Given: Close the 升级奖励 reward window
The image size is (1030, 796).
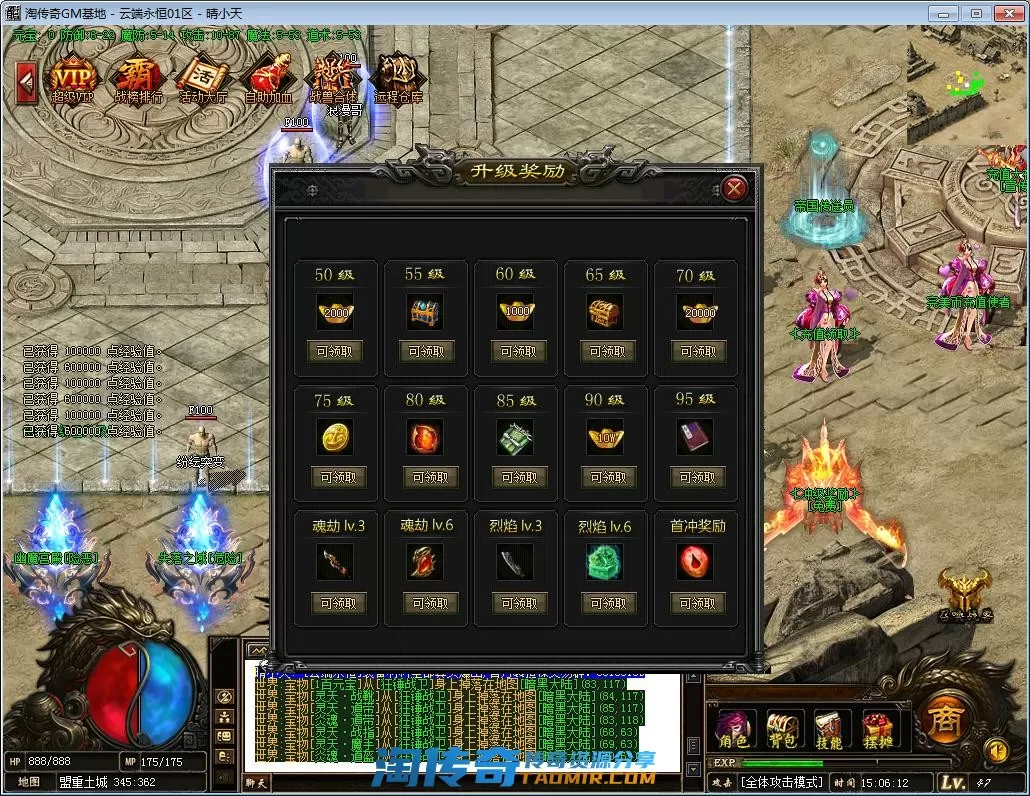Looking at the screenshot, I should pyautogui.click(x=735, y=188).
